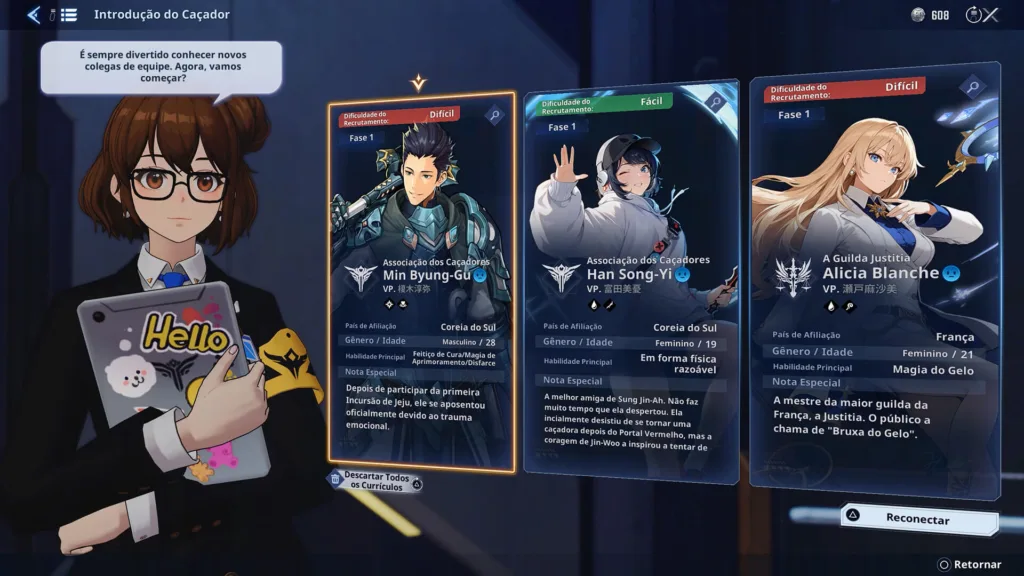Go back using the top-left arrow
1024x576 pixels.
[34, 14]
